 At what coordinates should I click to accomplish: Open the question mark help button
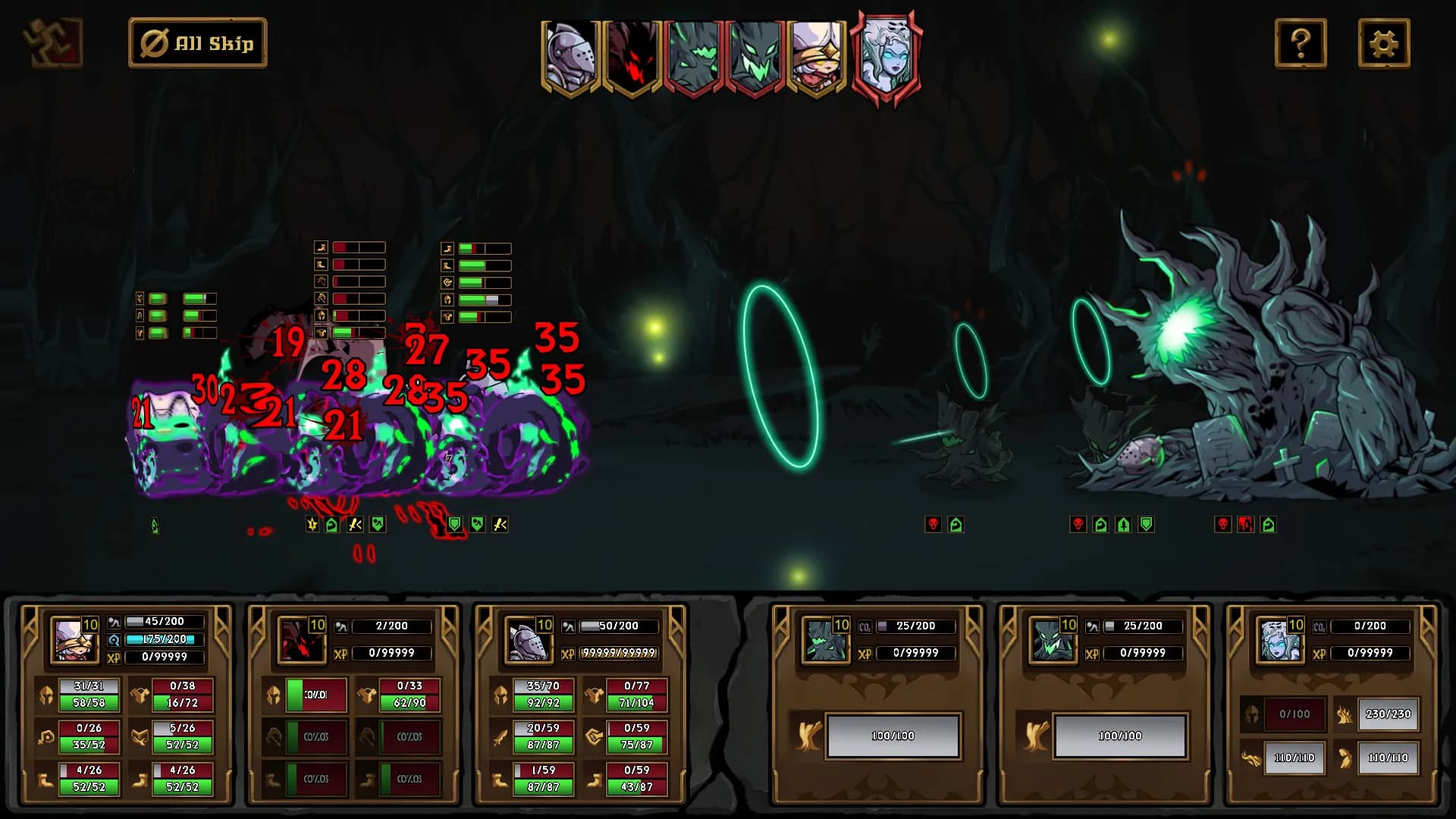point(1301,43)
